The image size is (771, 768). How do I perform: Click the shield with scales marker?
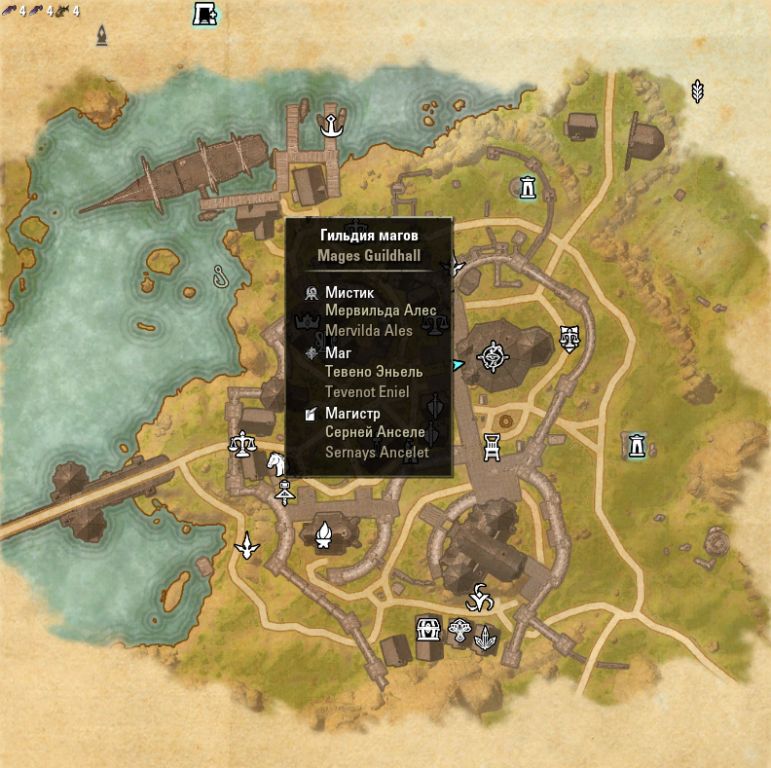coord(570,336)
